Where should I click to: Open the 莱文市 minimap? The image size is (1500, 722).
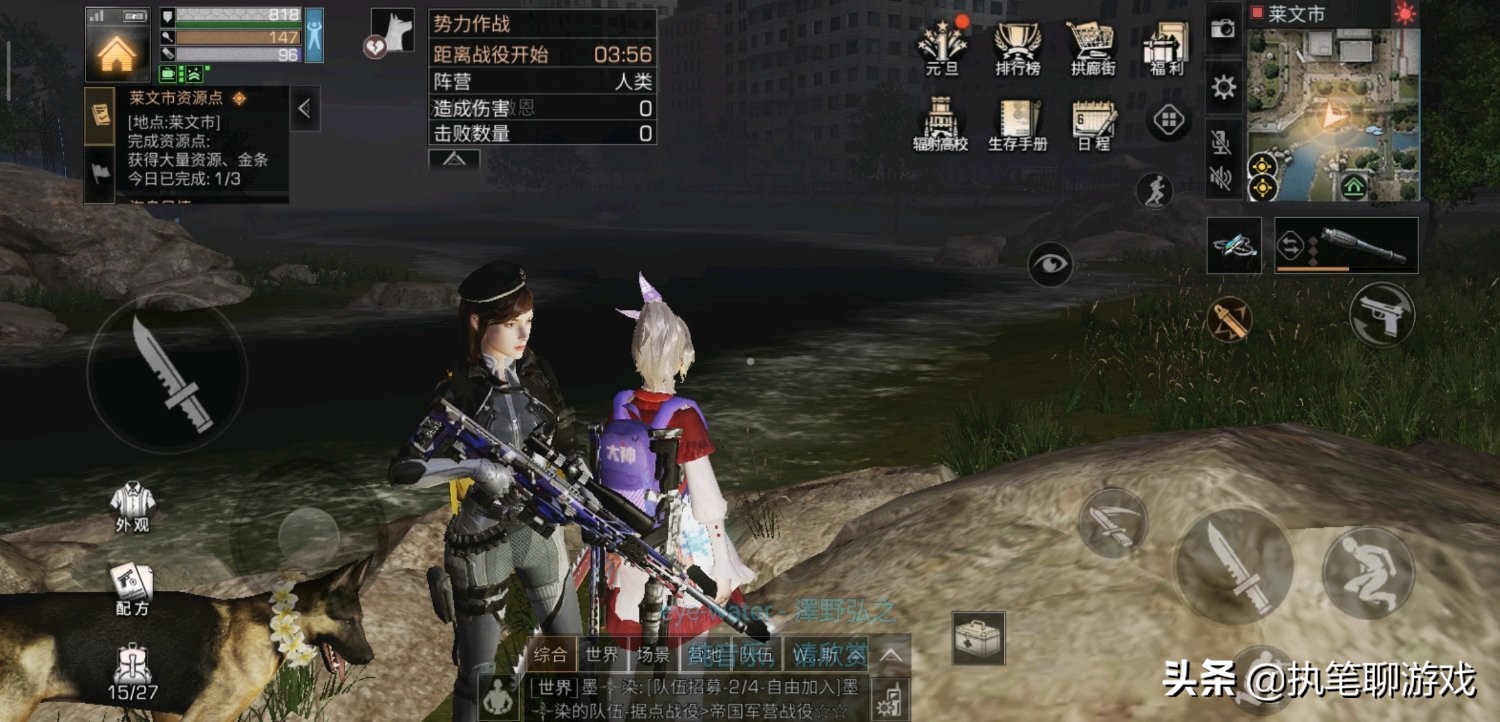[1332, 113]
